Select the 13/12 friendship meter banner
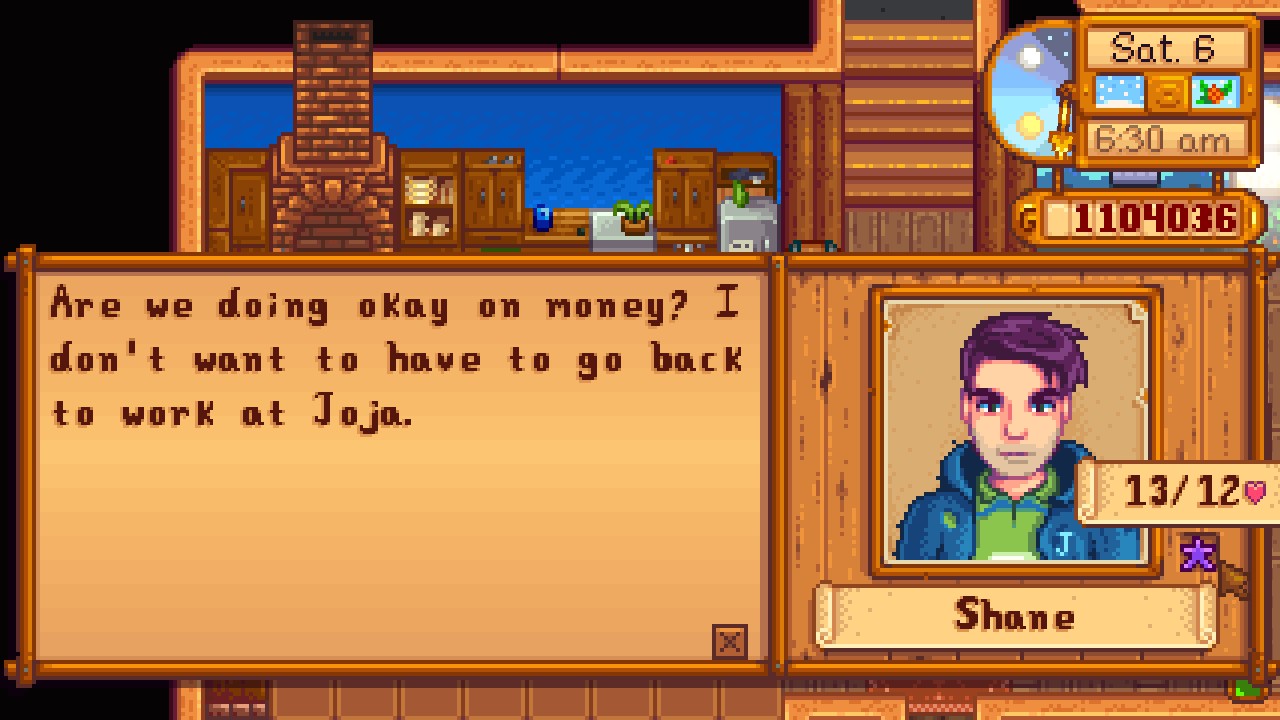The width and height of the screenshot is (1280, 720). (1180, 490)
